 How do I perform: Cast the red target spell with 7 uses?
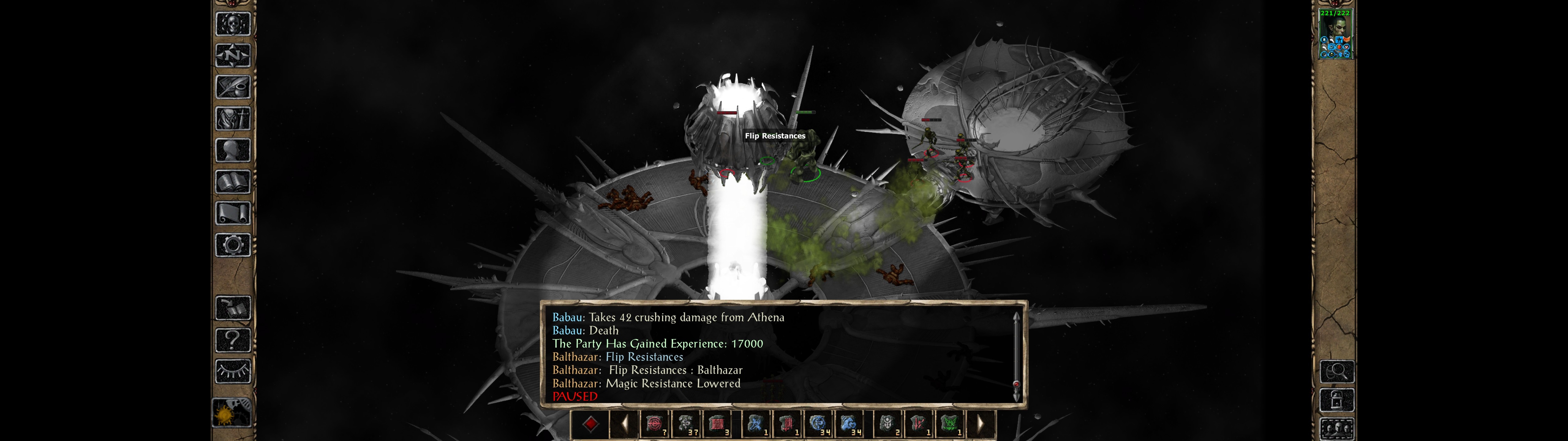[655, 424]
